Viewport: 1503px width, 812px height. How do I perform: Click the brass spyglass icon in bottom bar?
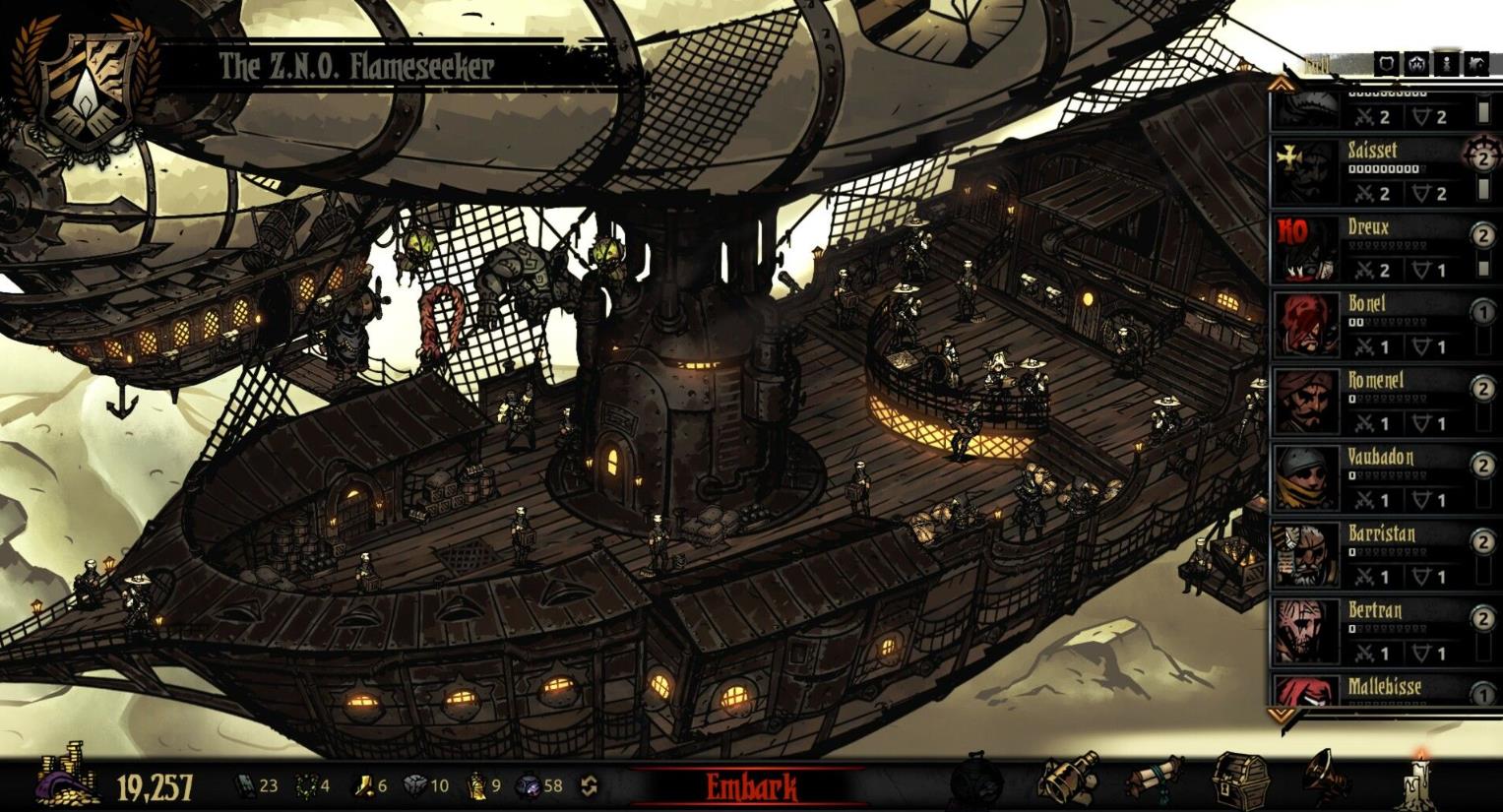pos(1069,781)
